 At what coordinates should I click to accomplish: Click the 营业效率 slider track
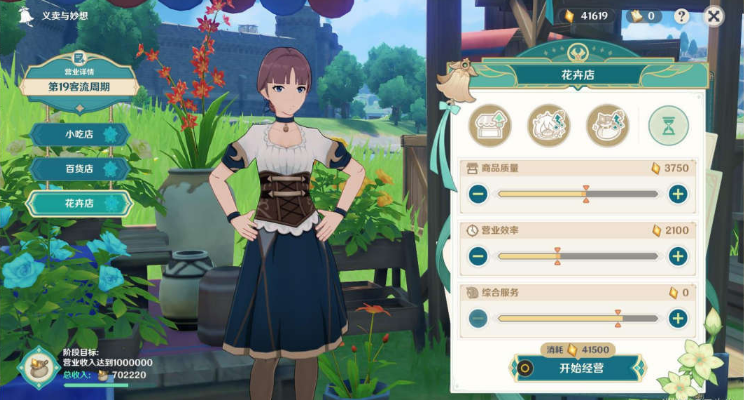[x=577, y=256]
